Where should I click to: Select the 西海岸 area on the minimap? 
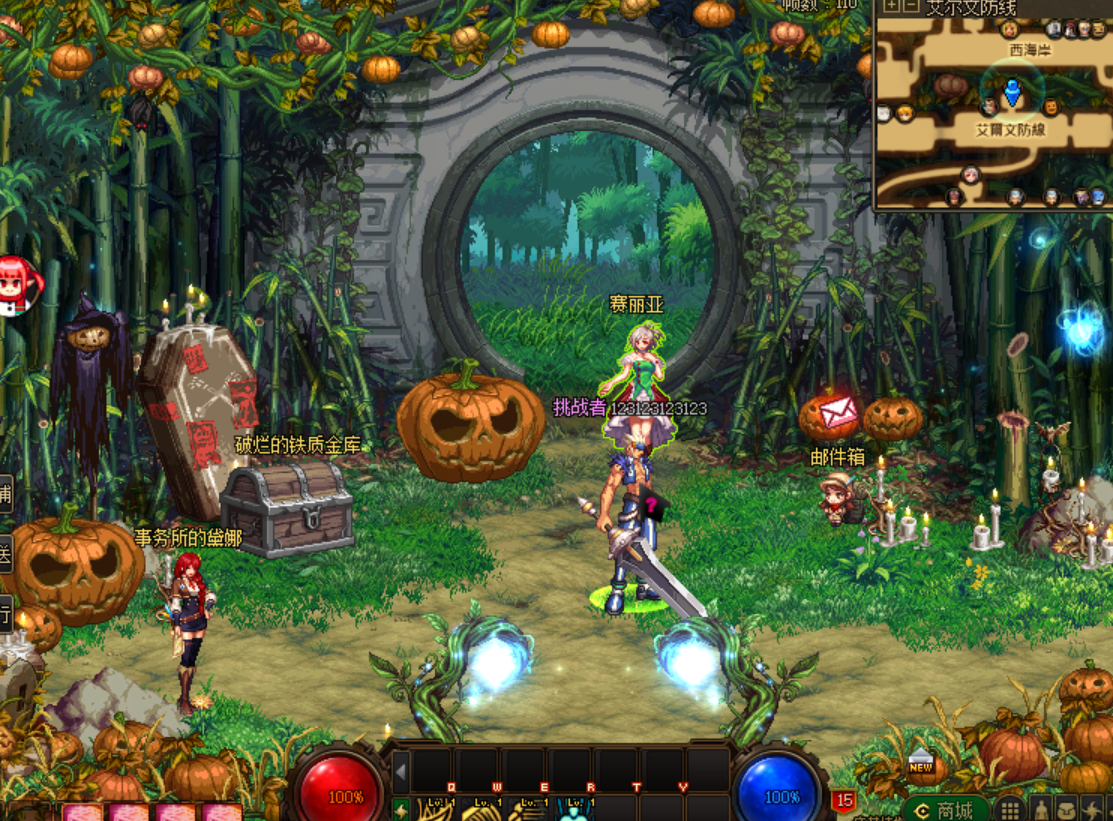click(x=1029, y=49)
